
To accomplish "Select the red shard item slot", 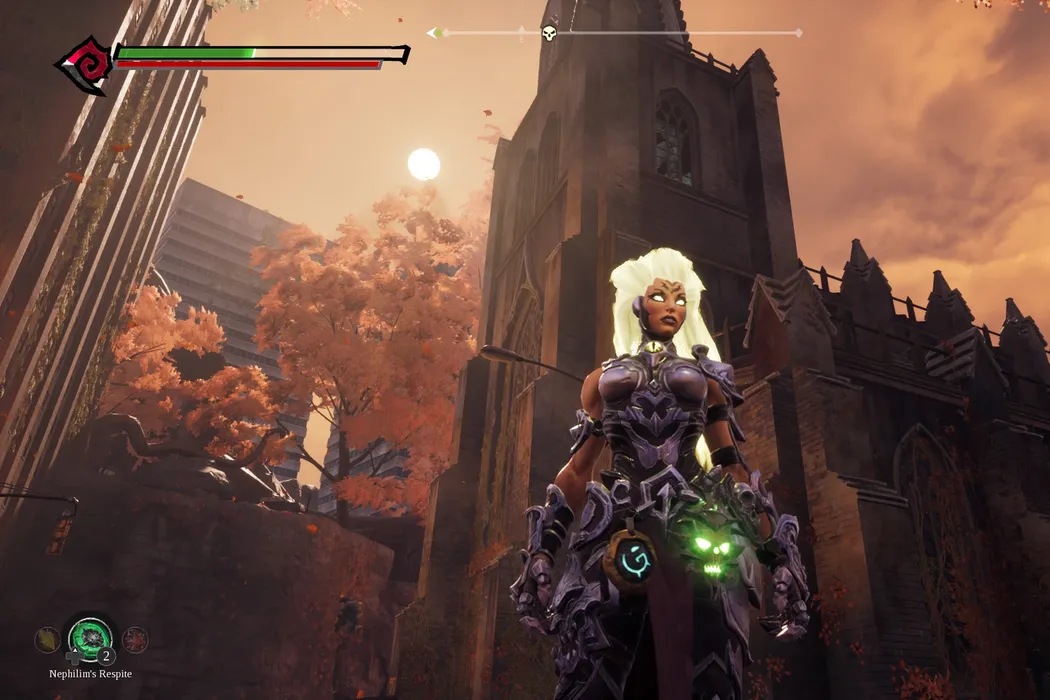I will tap(134, 639).
